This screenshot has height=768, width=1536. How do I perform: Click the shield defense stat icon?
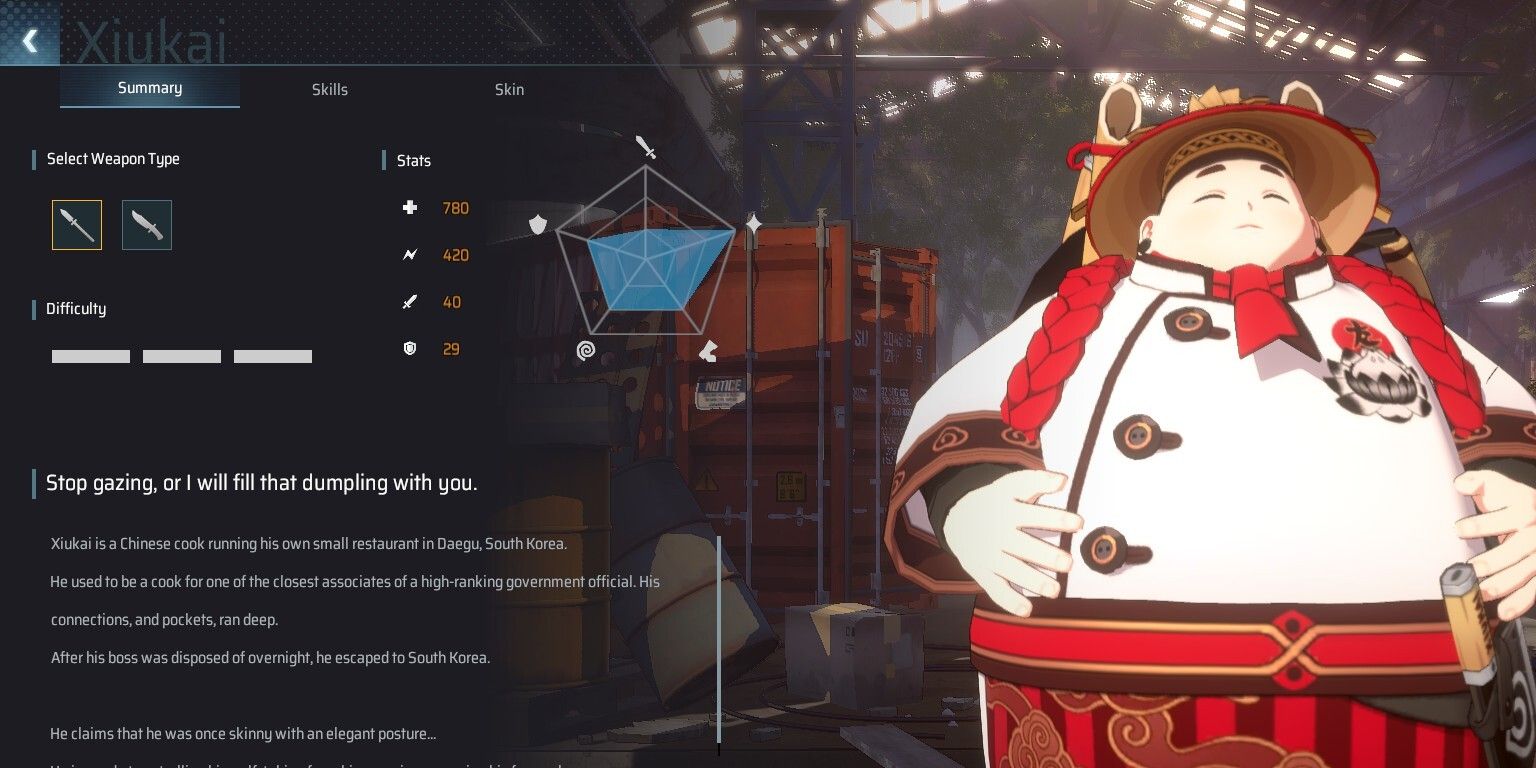click(410, 349)
